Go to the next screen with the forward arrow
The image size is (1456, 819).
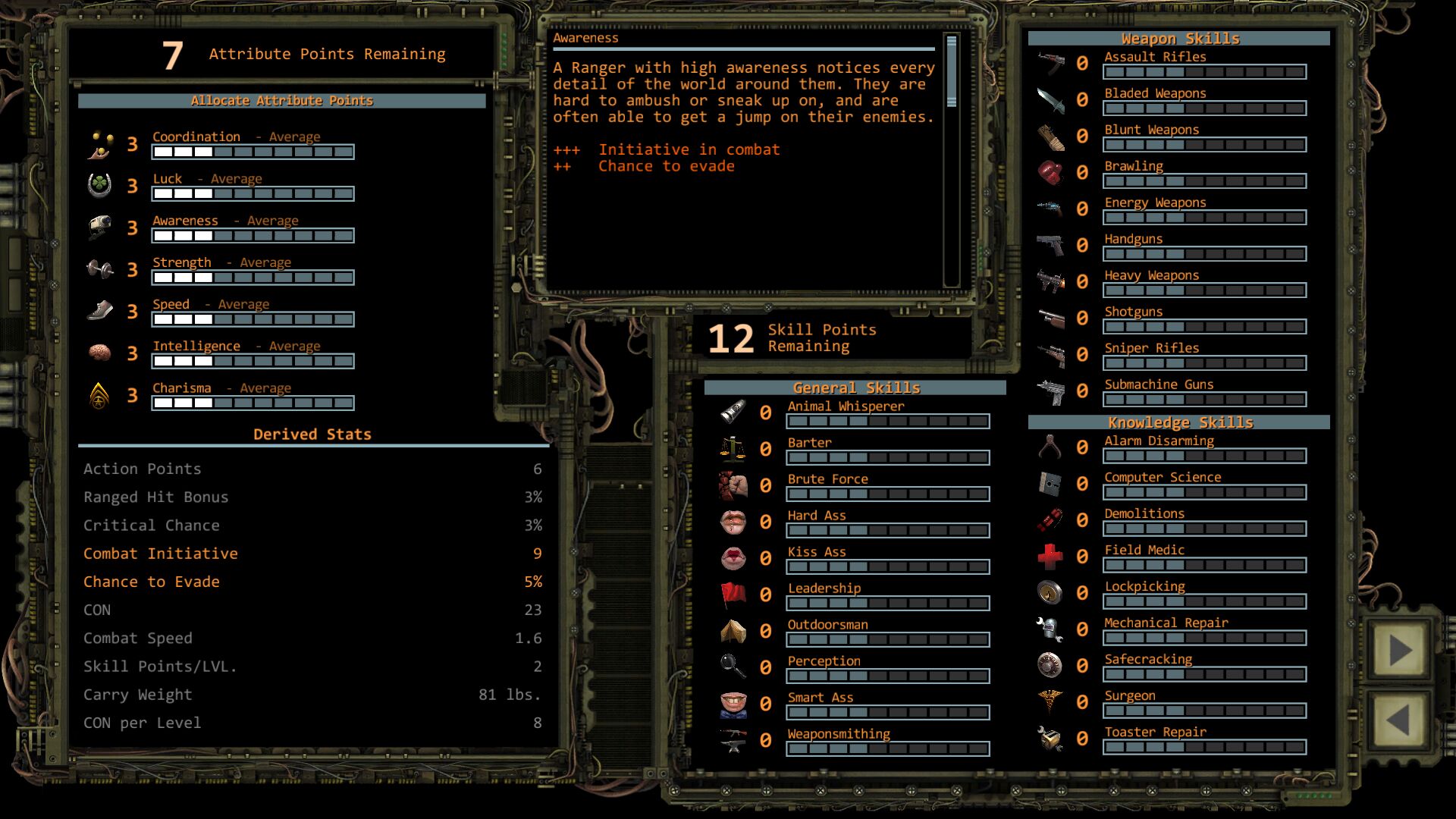(1399, 651)
